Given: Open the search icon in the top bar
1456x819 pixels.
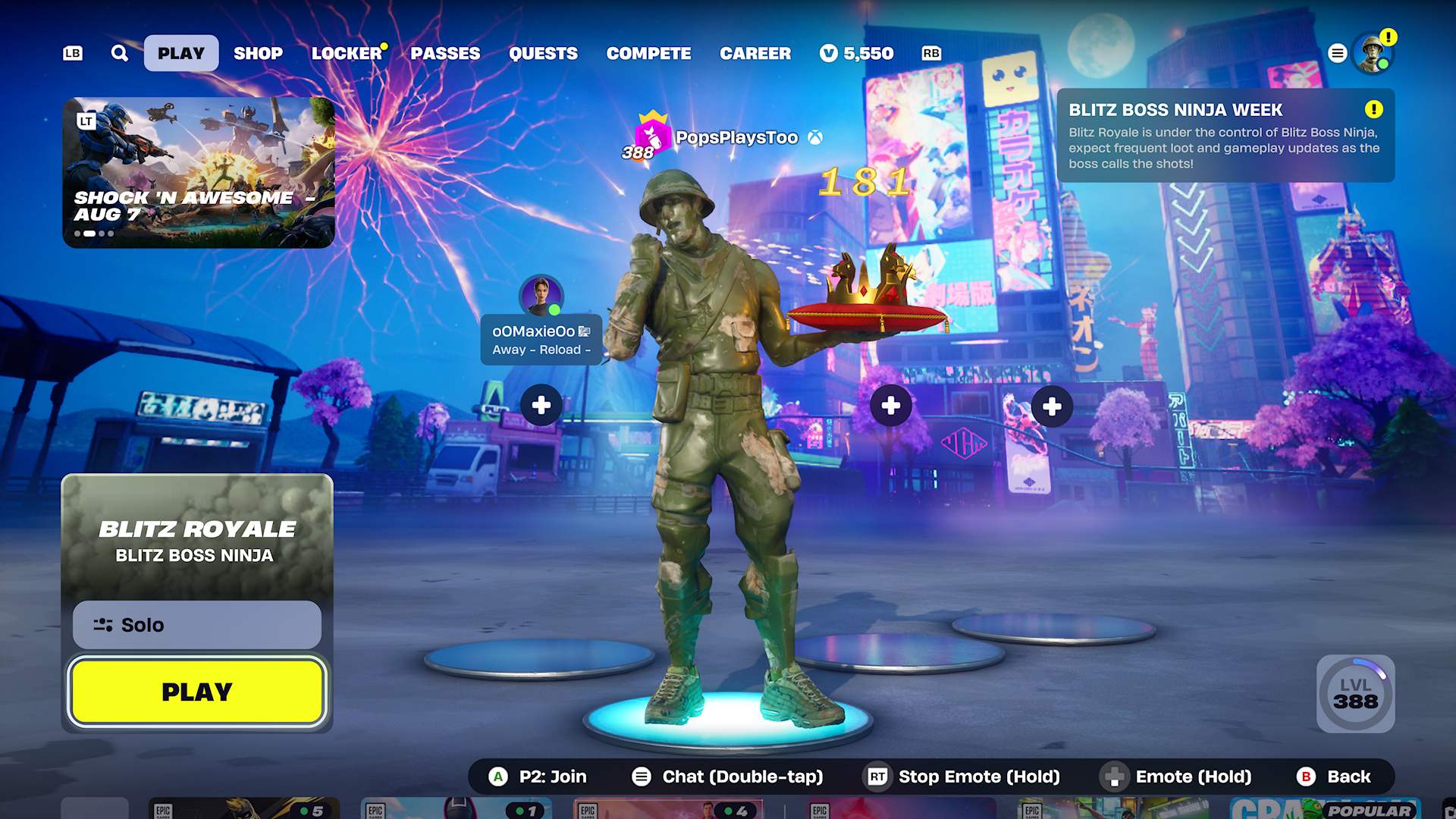Looking at the screenshot, I should pyautogui.click(x=119, y=53).
